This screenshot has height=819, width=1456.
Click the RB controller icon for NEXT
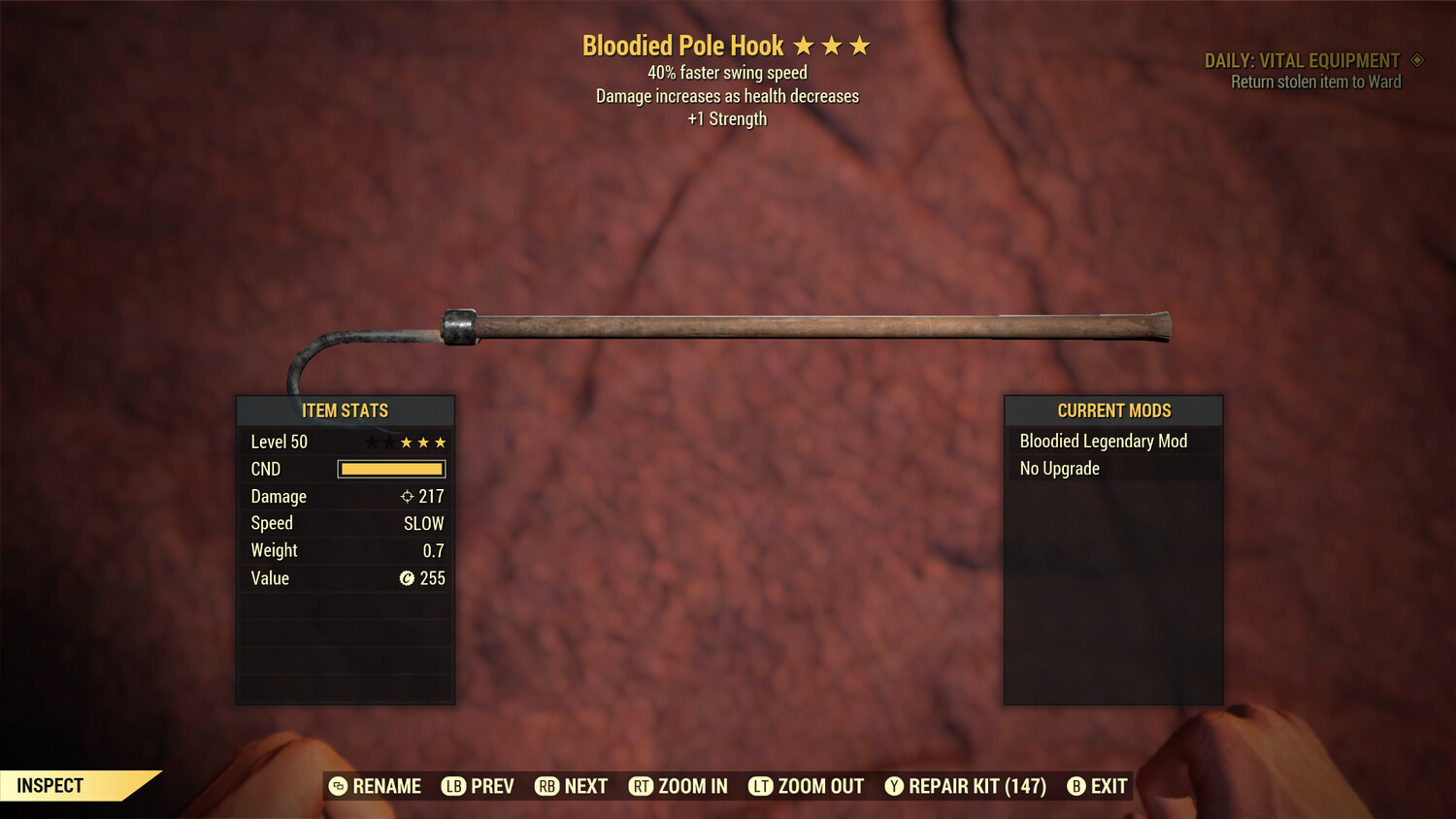546,786
